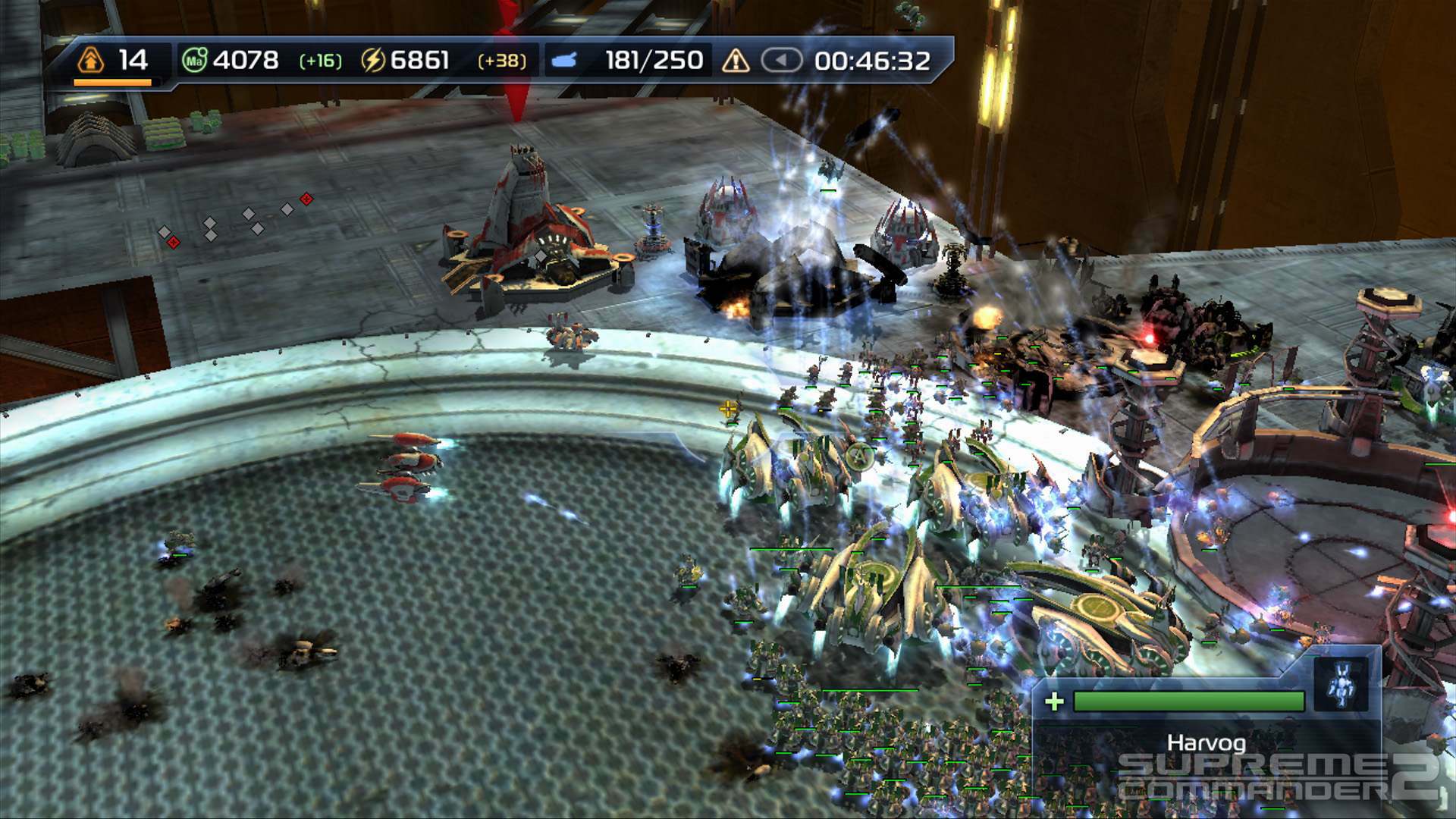Click the tech level upgrade arrow icon
The image size is (1456, 819).
tap(90, 58)
